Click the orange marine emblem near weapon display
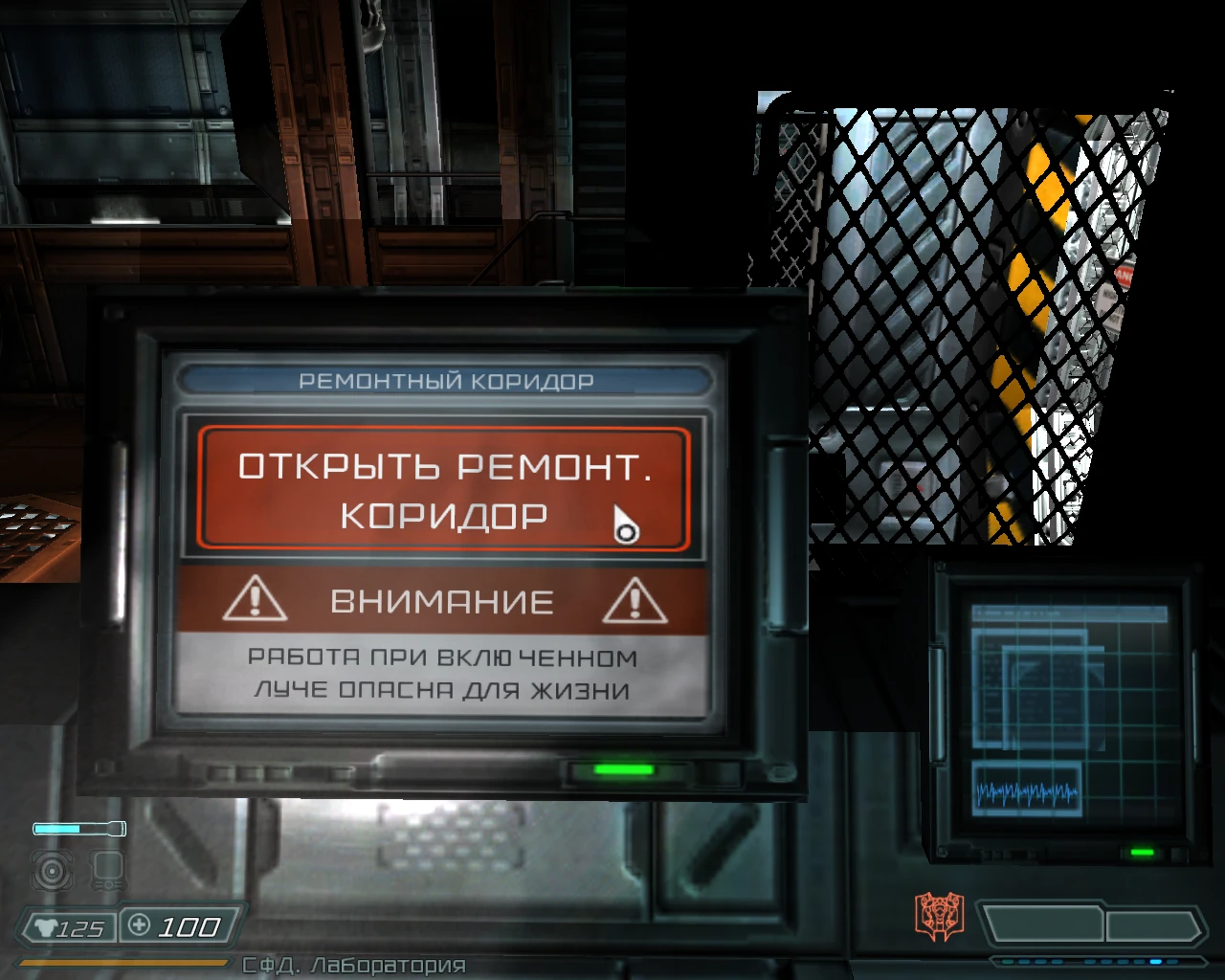Image resolution: width=1225 pixels, height=980 pixels. click(939, 913)
